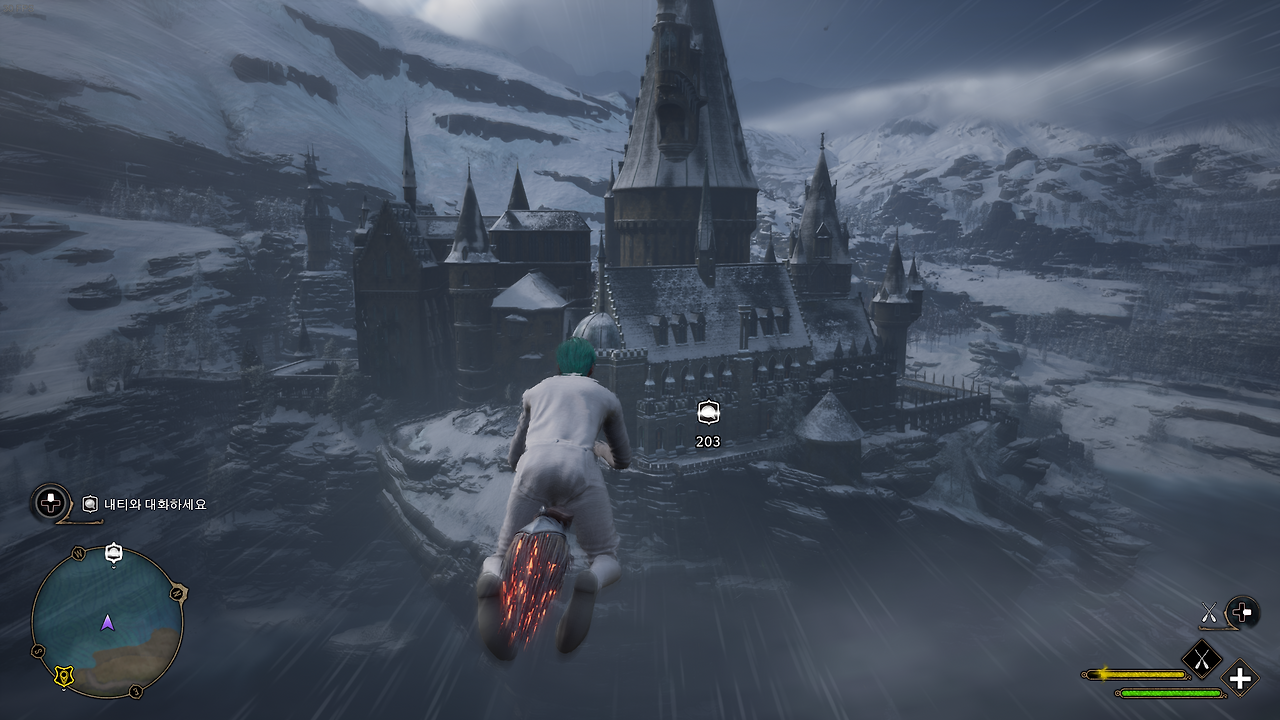Click the small crossed-wands indicator above the spell diamonds

click(x=1209, y=612)
